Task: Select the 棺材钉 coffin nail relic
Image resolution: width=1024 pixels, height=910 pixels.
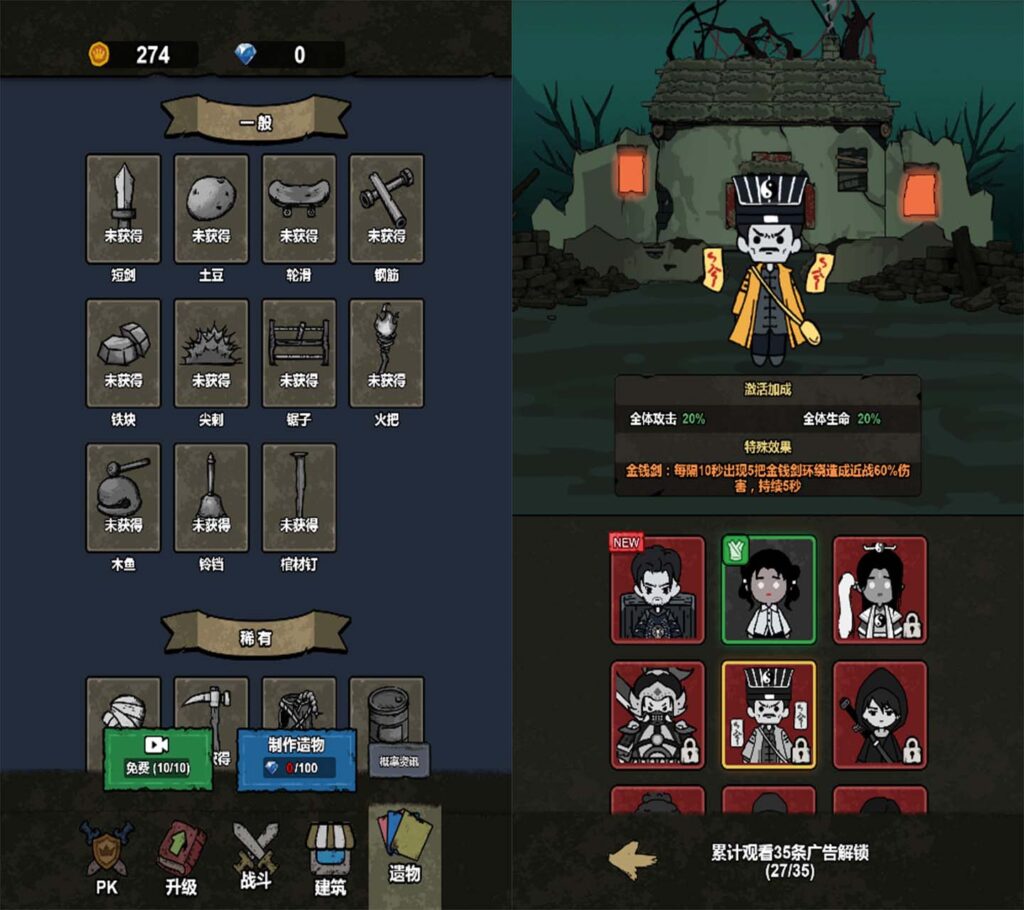Action: [299, 497]
